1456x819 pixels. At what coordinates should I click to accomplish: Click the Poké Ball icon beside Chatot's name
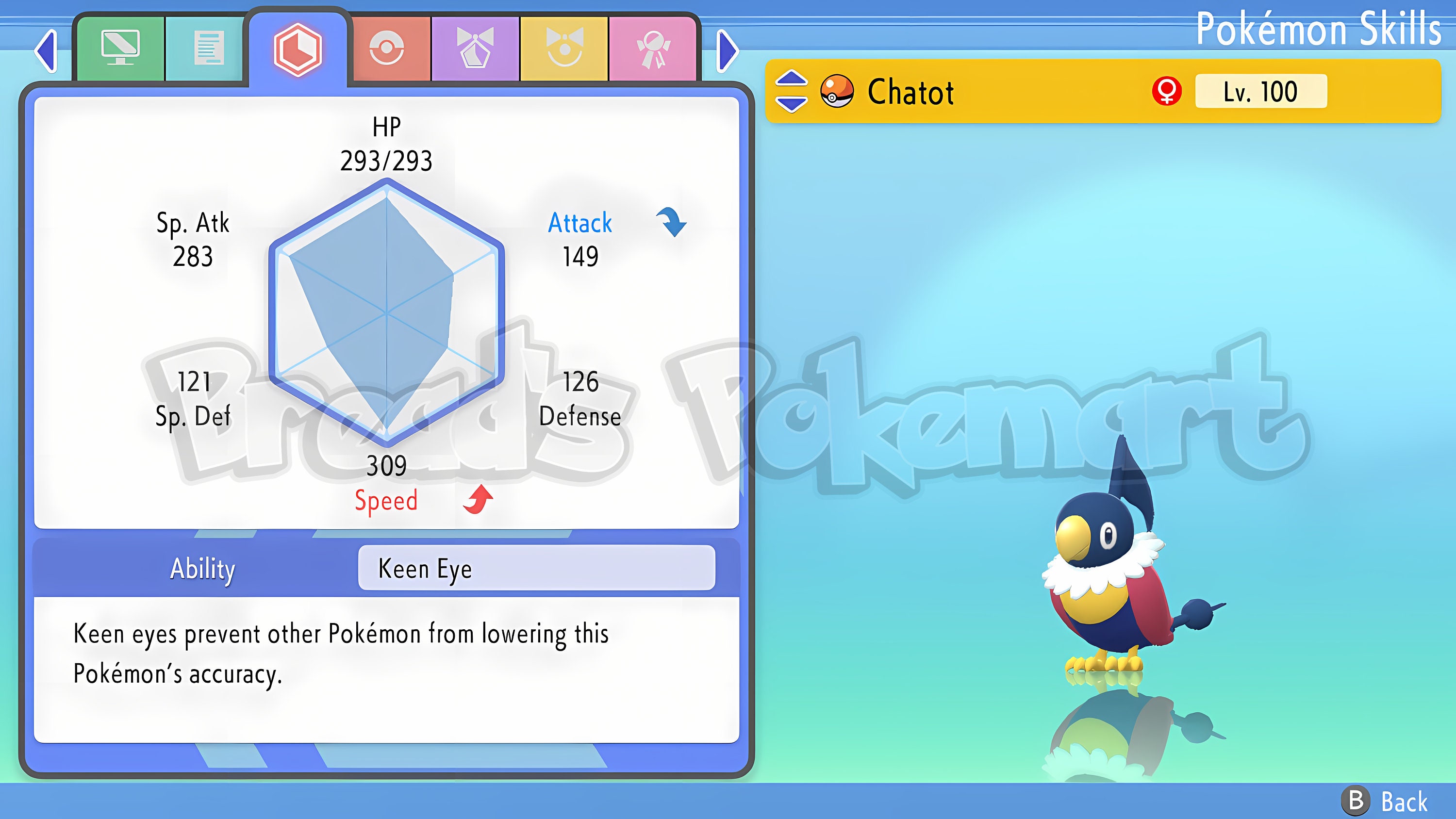tap(837, 92)
